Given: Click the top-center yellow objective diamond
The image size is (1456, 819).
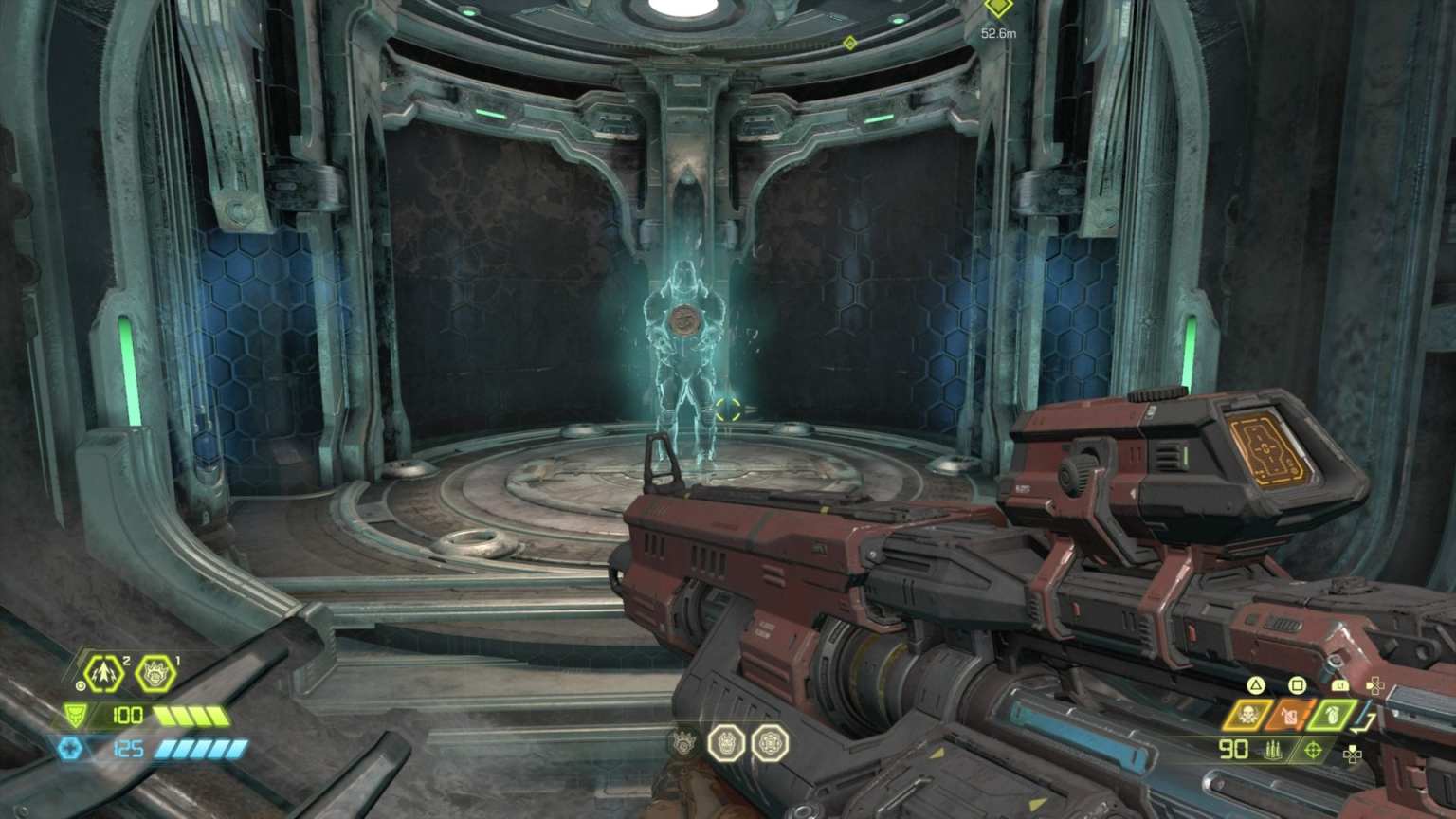Looking at the screenshot, I should point(850,42).
